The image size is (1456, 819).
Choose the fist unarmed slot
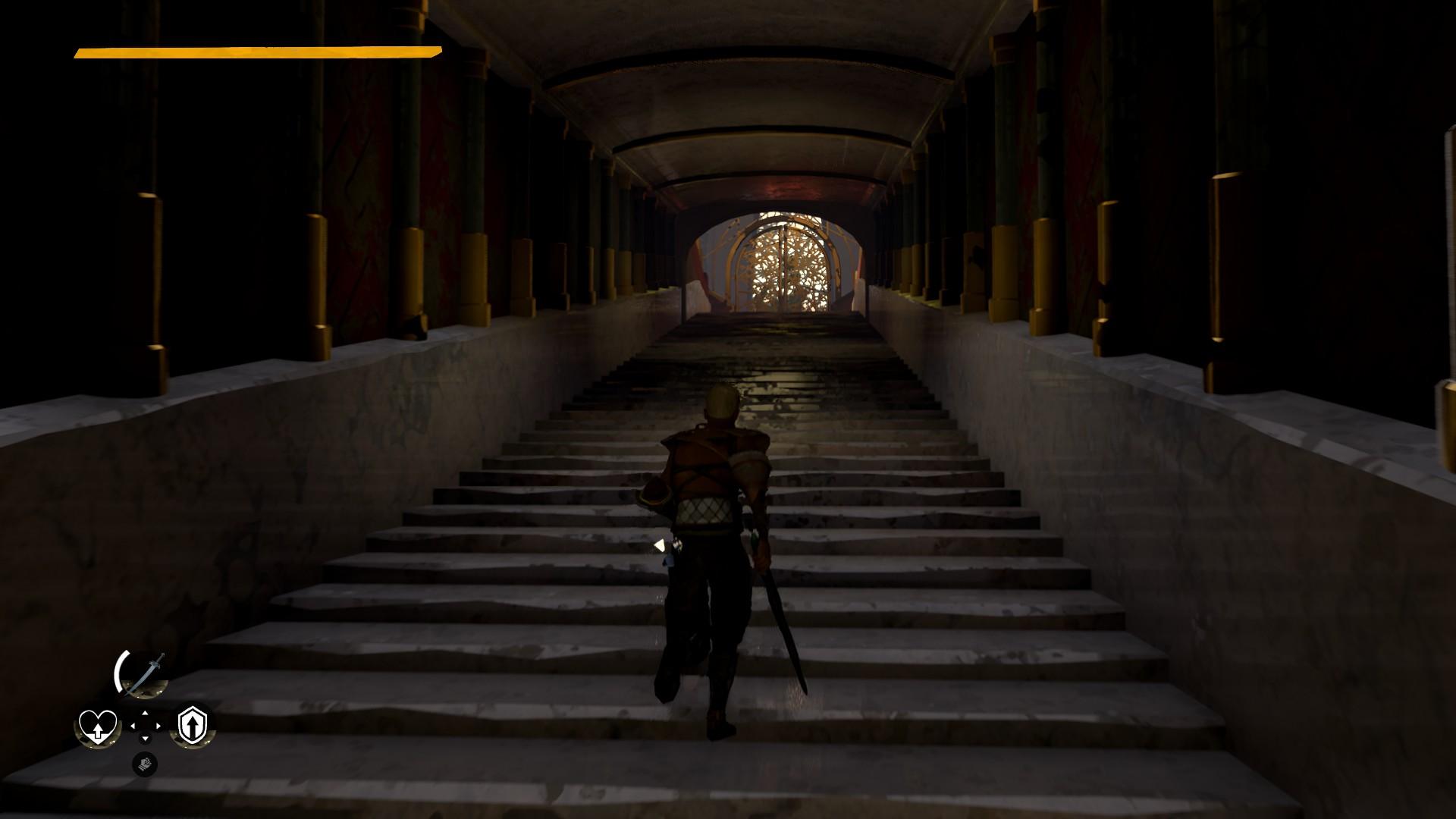[x=144, y=763]
